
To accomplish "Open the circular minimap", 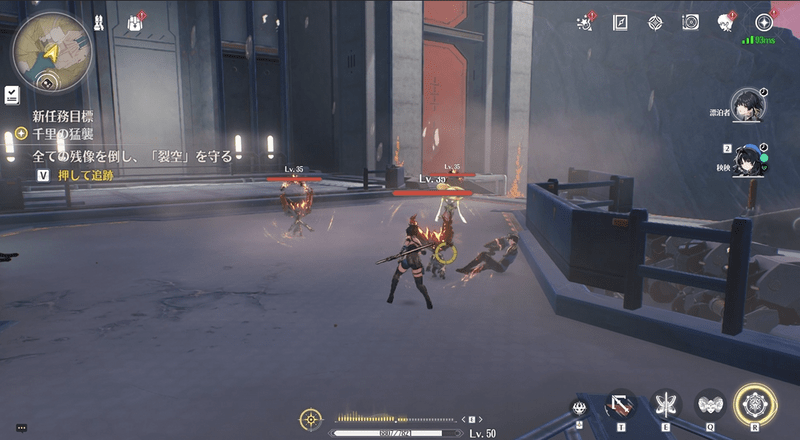I will coord(51,50).
